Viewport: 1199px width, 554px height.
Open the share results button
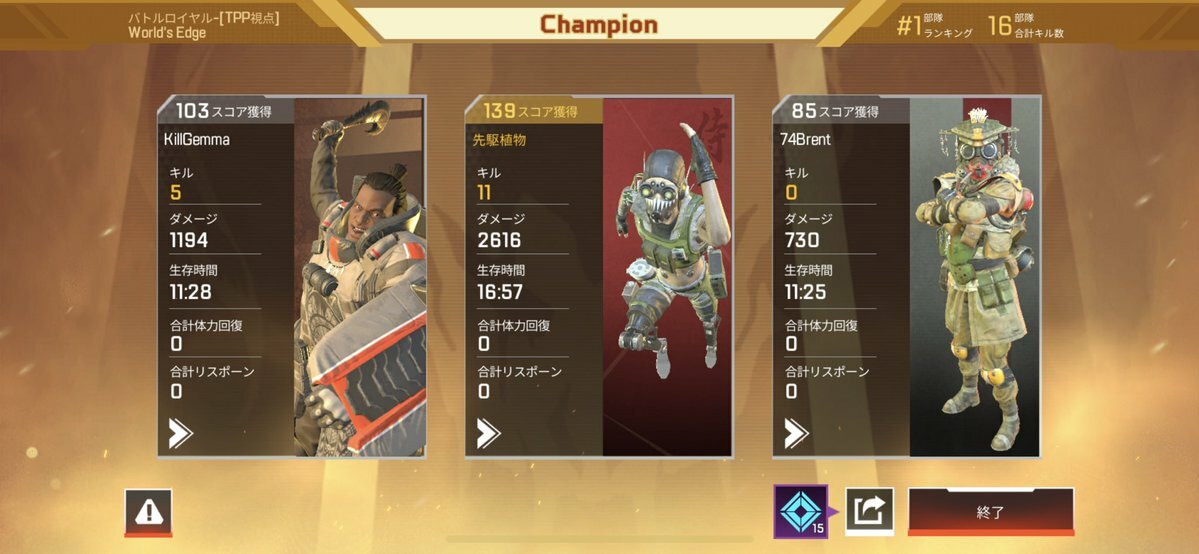pos(869,512)
